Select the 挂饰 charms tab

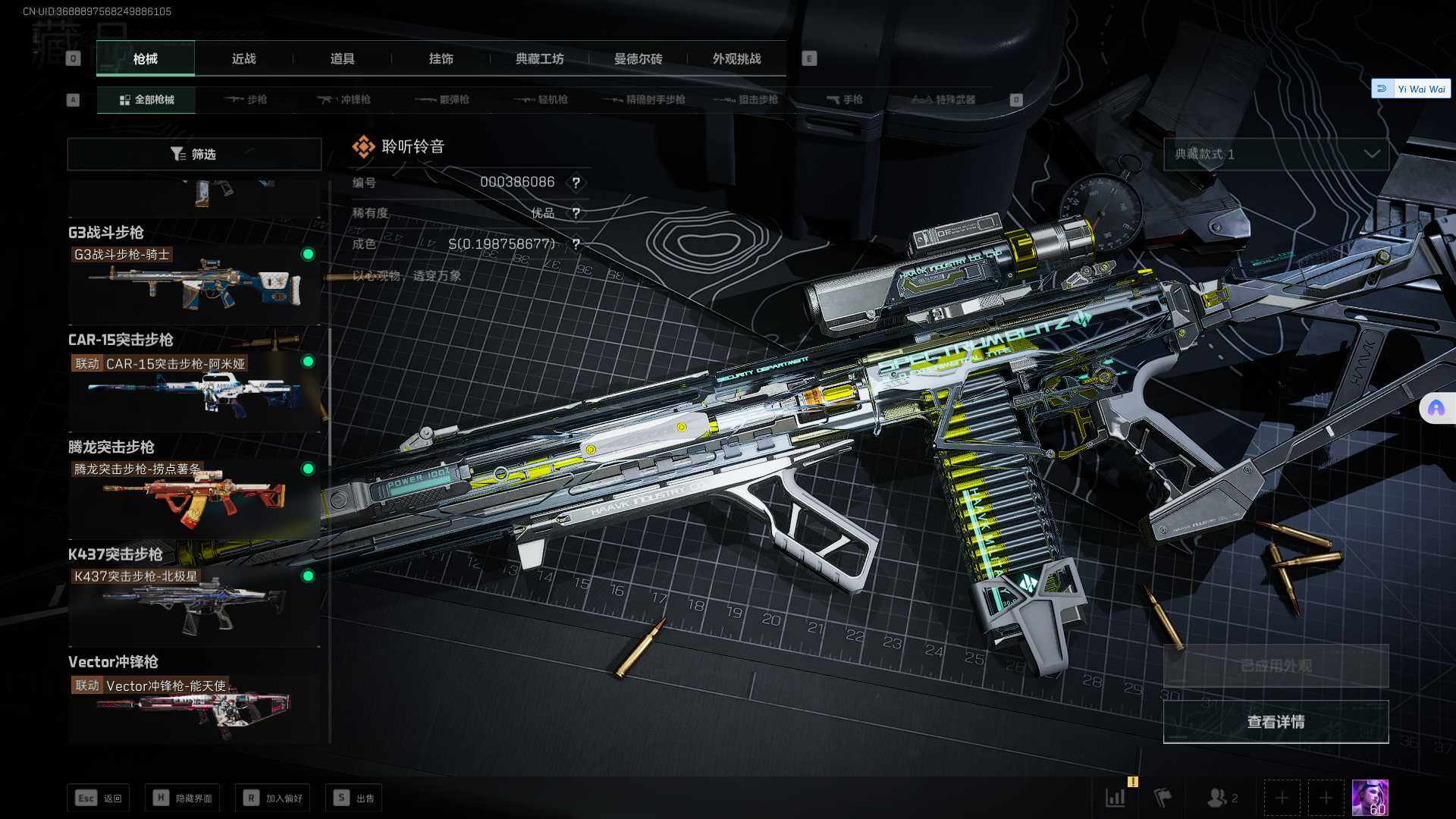(x=441, y=59)
